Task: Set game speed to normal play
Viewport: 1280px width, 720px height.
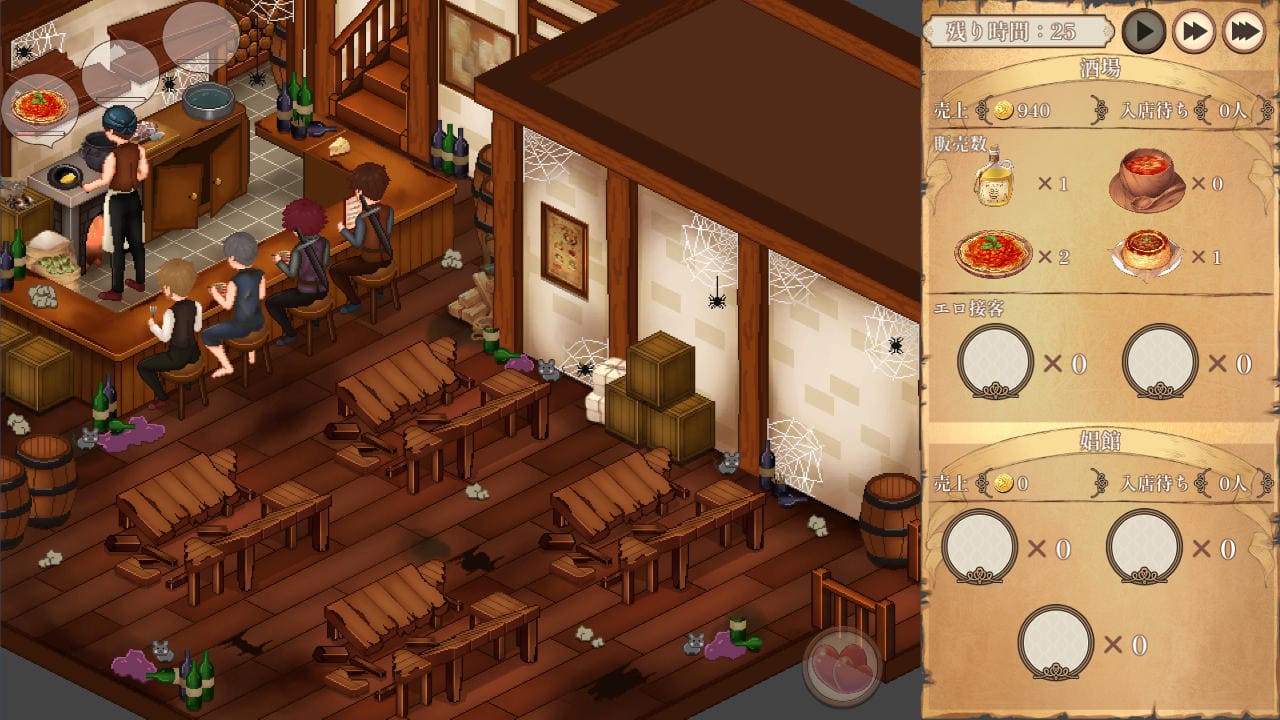Action: [x=1143, y=32]
